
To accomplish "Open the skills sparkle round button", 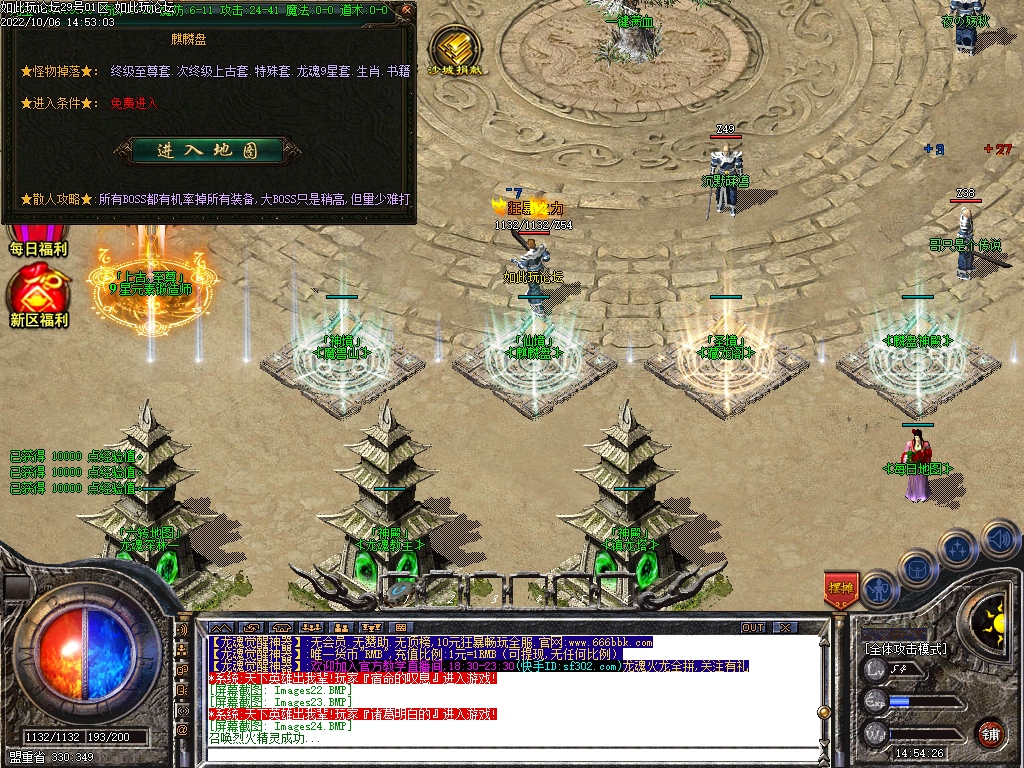I will pyautogui.click(x=958, y=548).
